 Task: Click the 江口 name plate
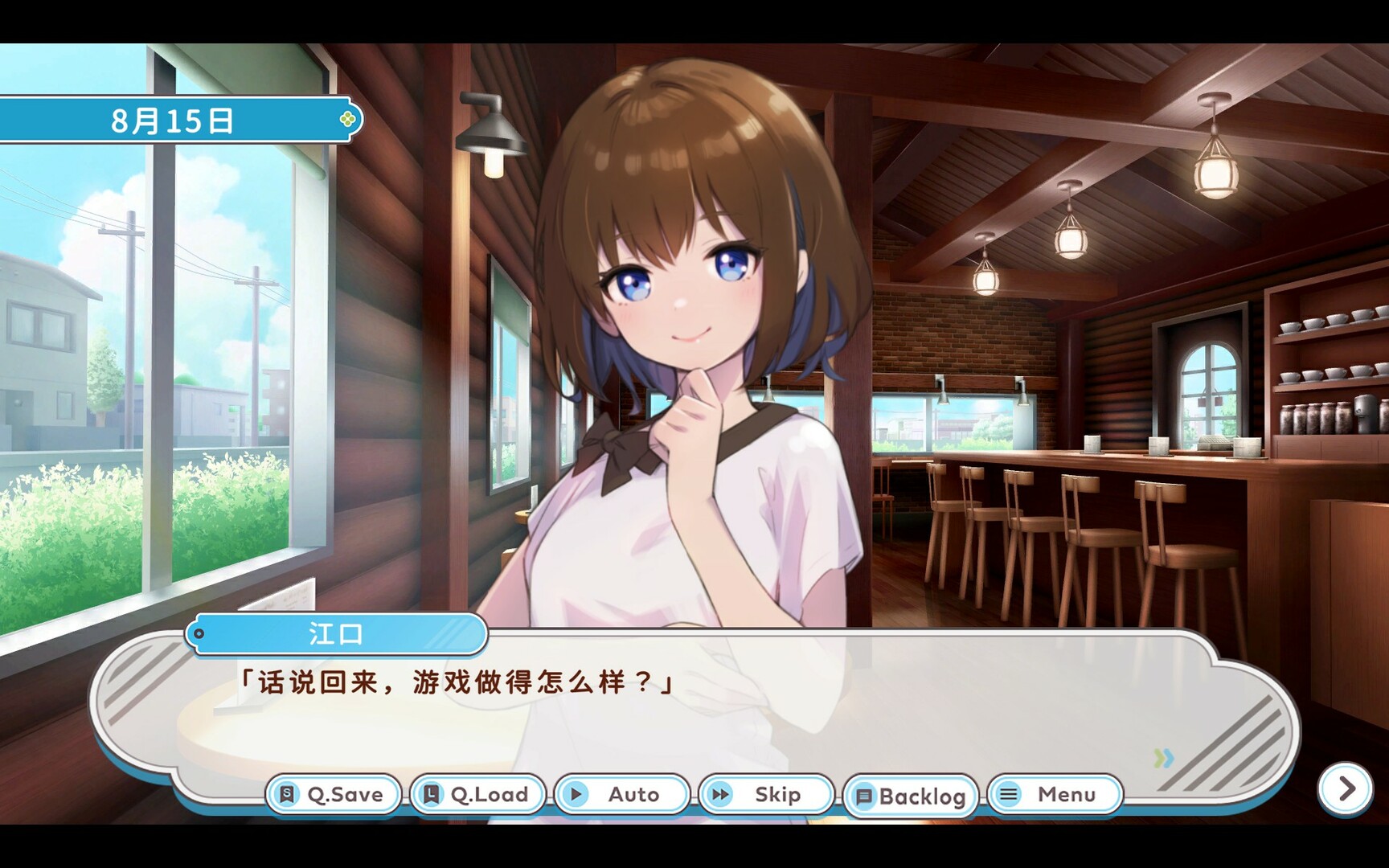(x=338, y=635)
